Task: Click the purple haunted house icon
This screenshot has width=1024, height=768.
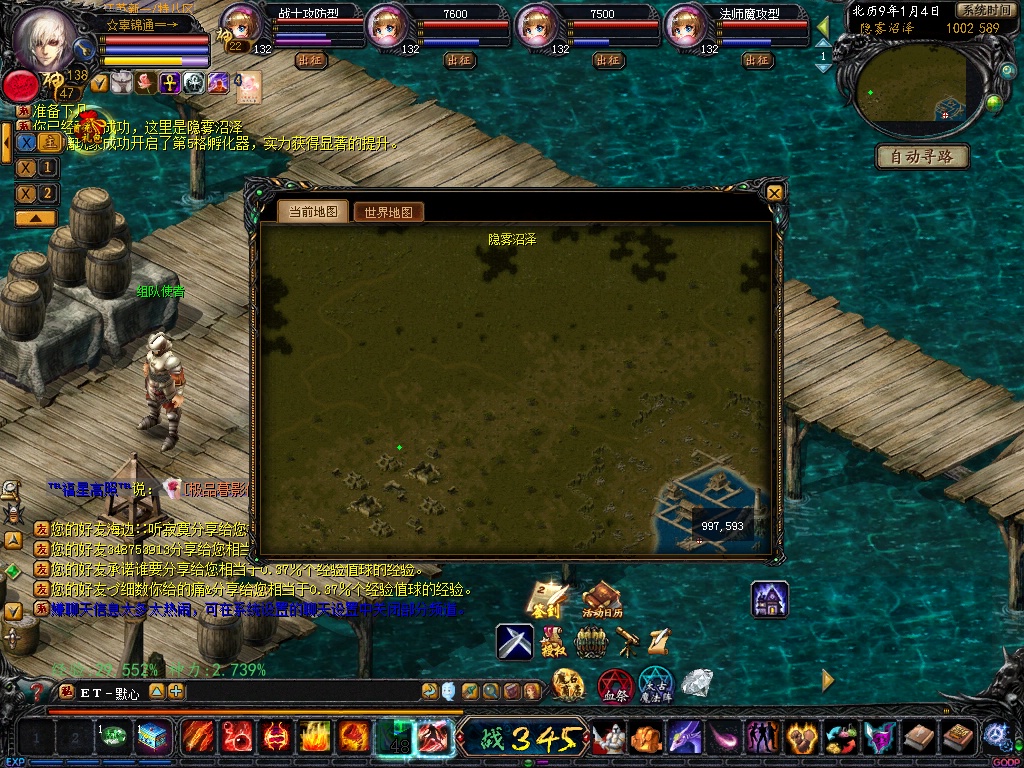Action: click(770, 599)
